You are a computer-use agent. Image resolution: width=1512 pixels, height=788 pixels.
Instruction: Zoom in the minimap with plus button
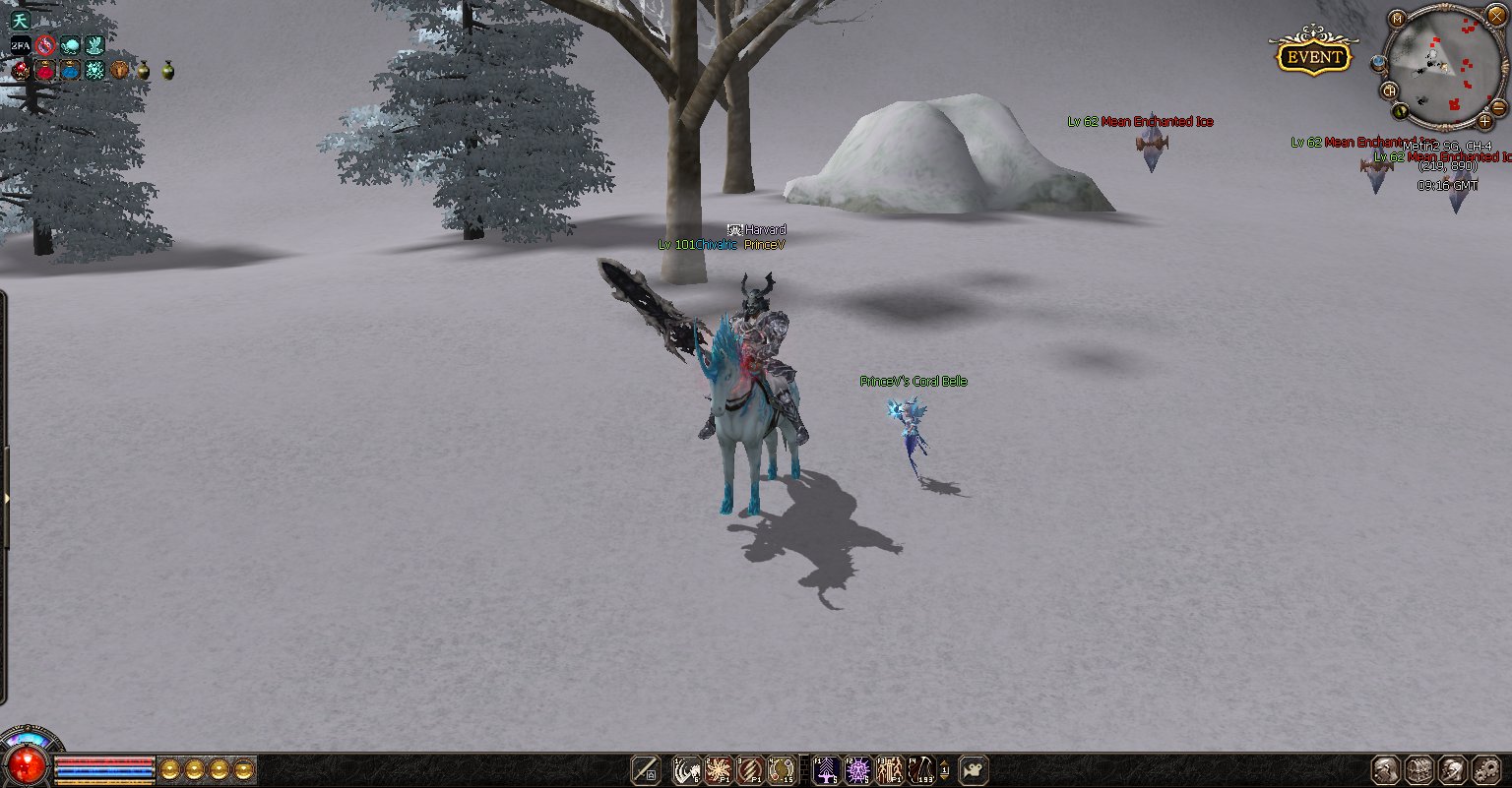[x=1485, y=122]
